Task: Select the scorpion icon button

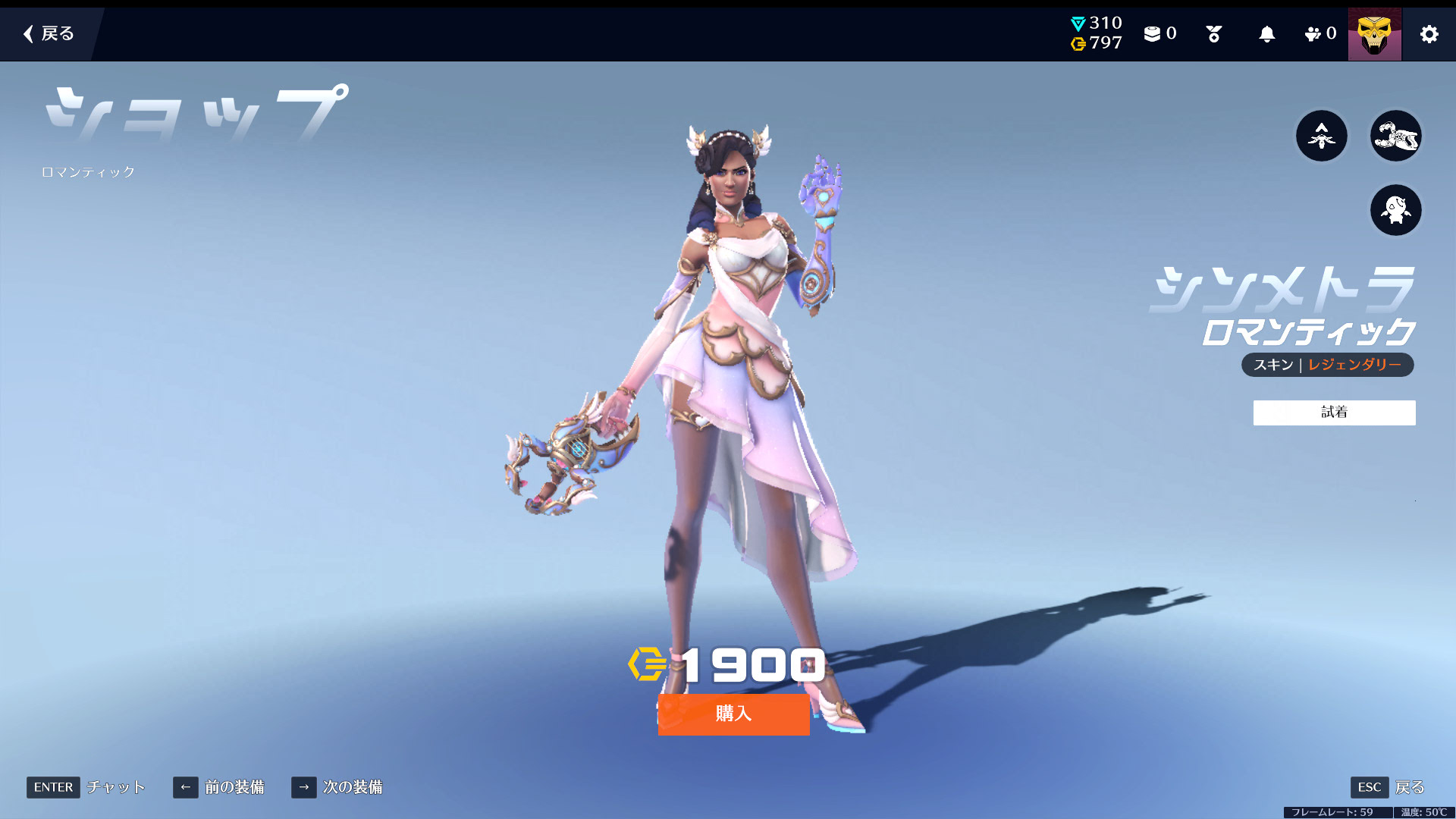Action: pyautogui.click(x=1395, y=136)
